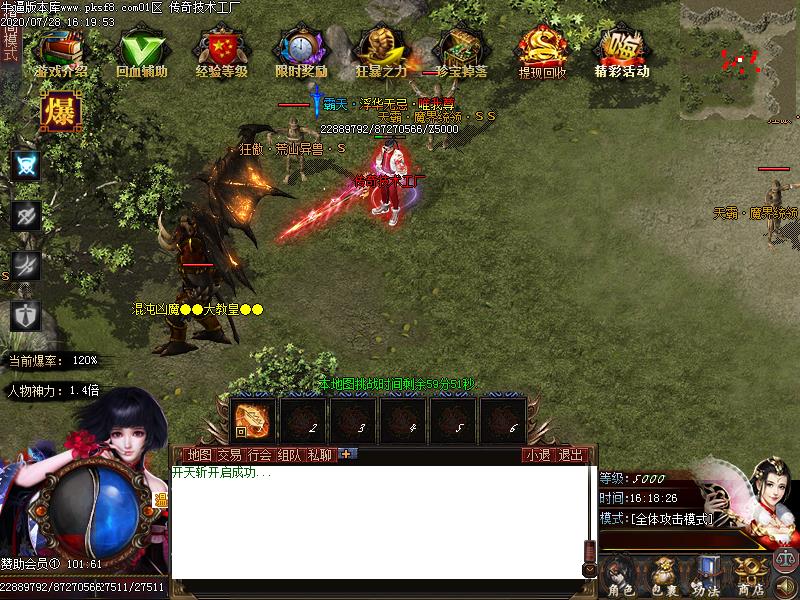800x600 pixels.
Task: Switch to the 交易 trade tab
Action: click(x=229, y=455)
